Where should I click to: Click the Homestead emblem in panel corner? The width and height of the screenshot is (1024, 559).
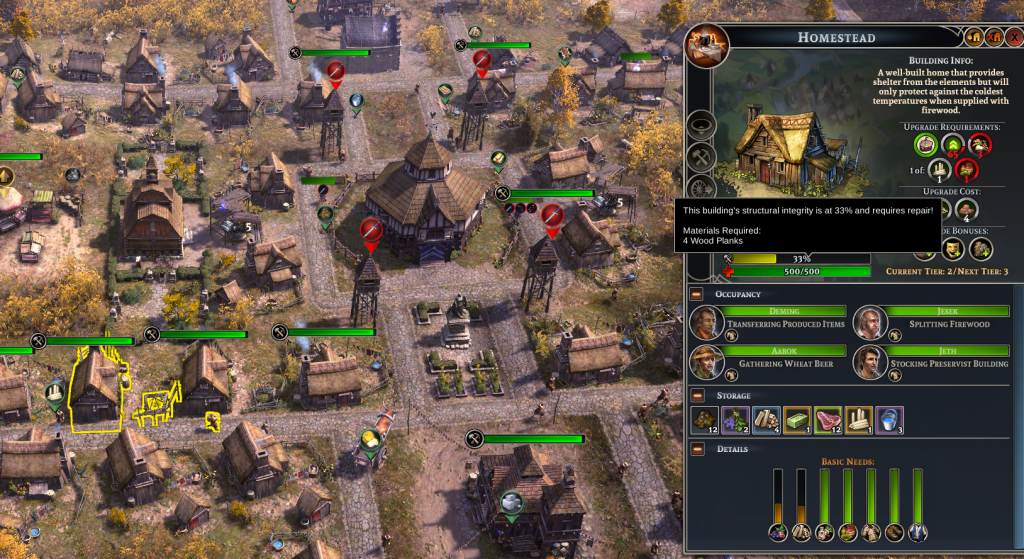pyautogui.click(x=707, y=44)
